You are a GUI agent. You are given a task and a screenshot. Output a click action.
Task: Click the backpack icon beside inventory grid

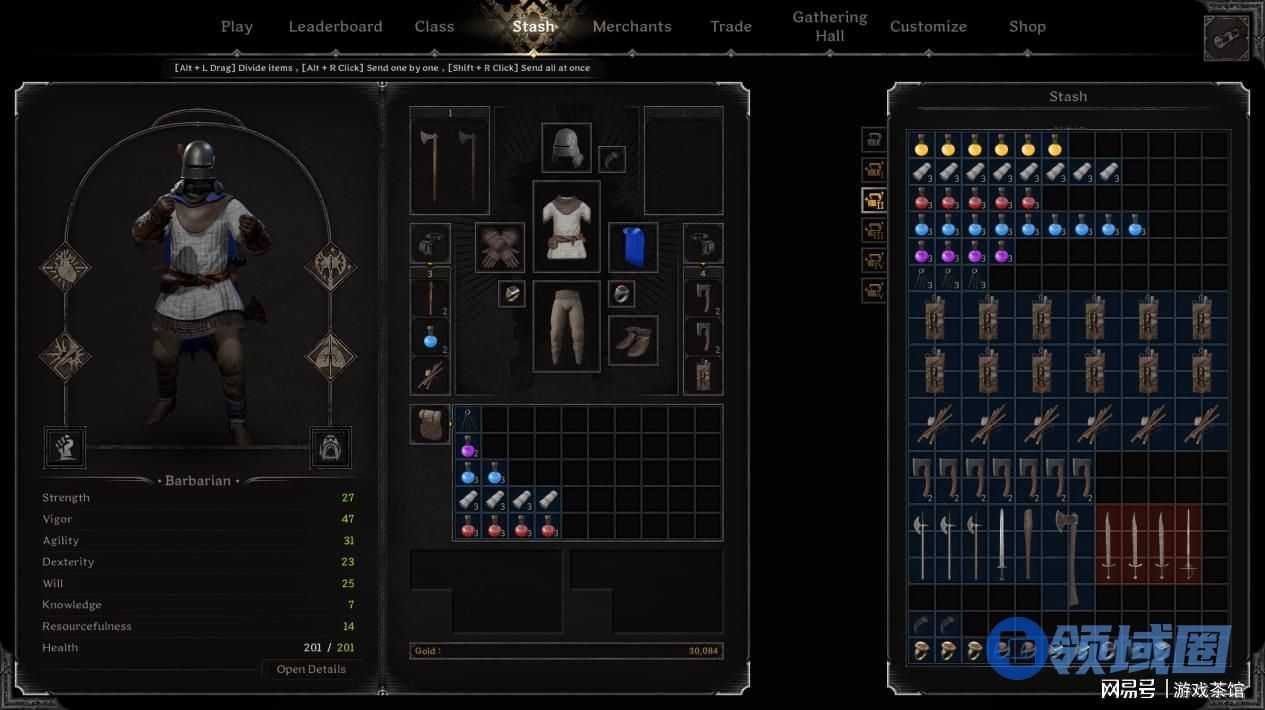pos(430,424)
